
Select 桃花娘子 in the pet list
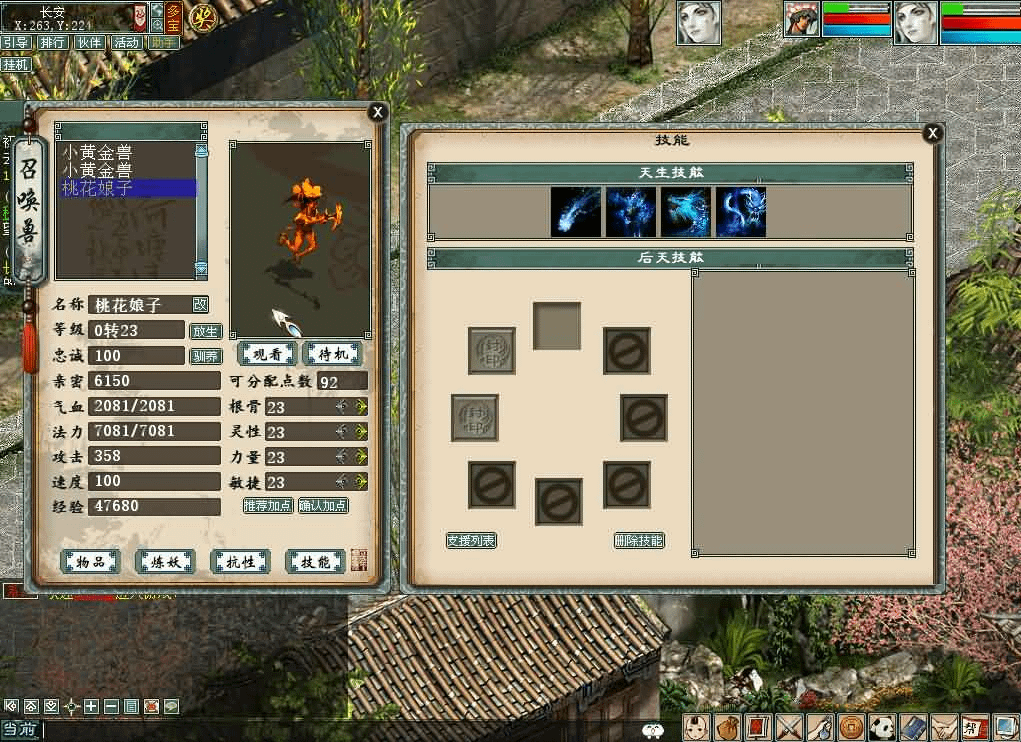(127, 188)
